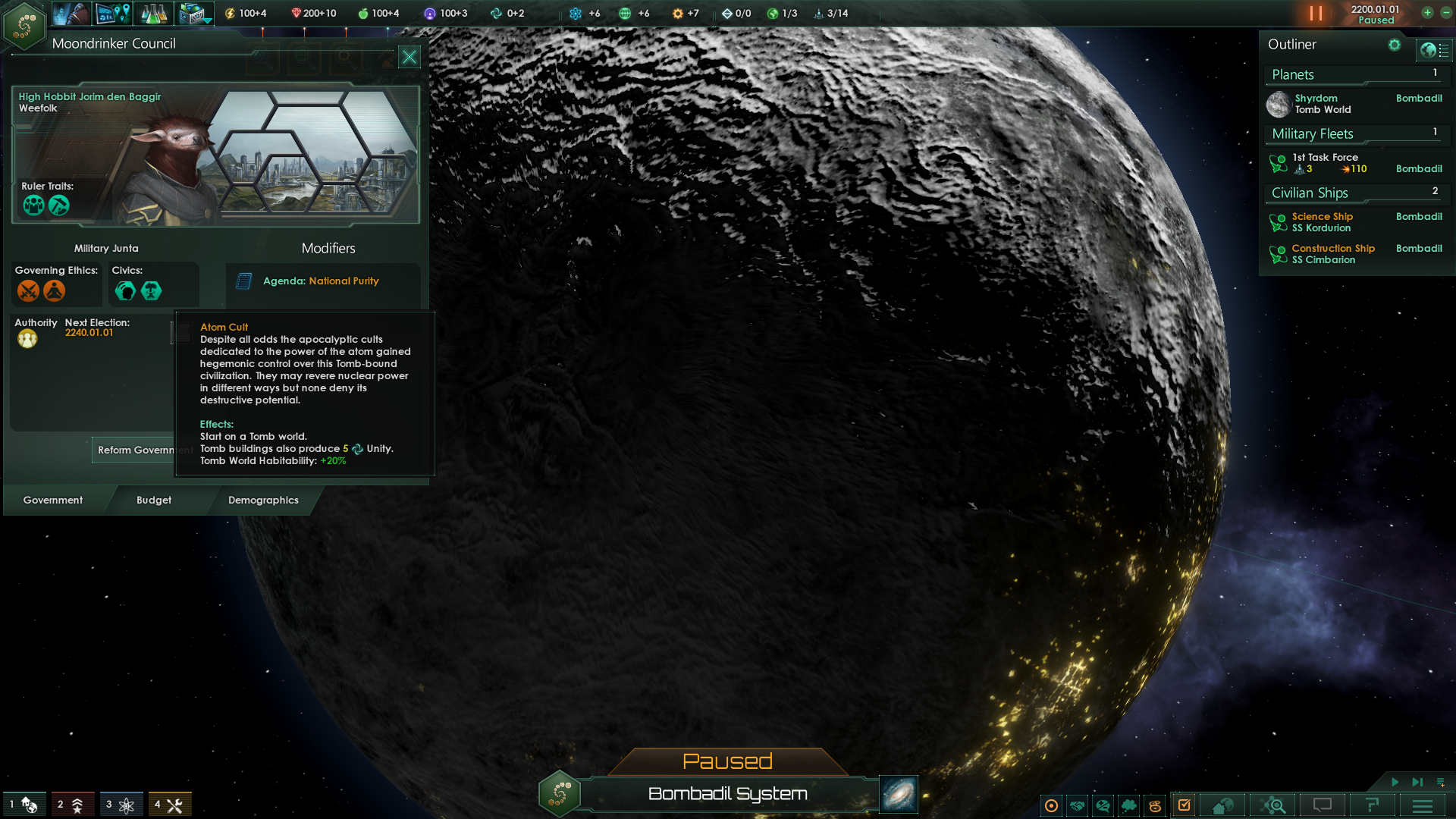The height and width of the screenshot is (819, 1456).
Task: Close the Moondrinker Council government panel
Action: [x=409, y=57]
